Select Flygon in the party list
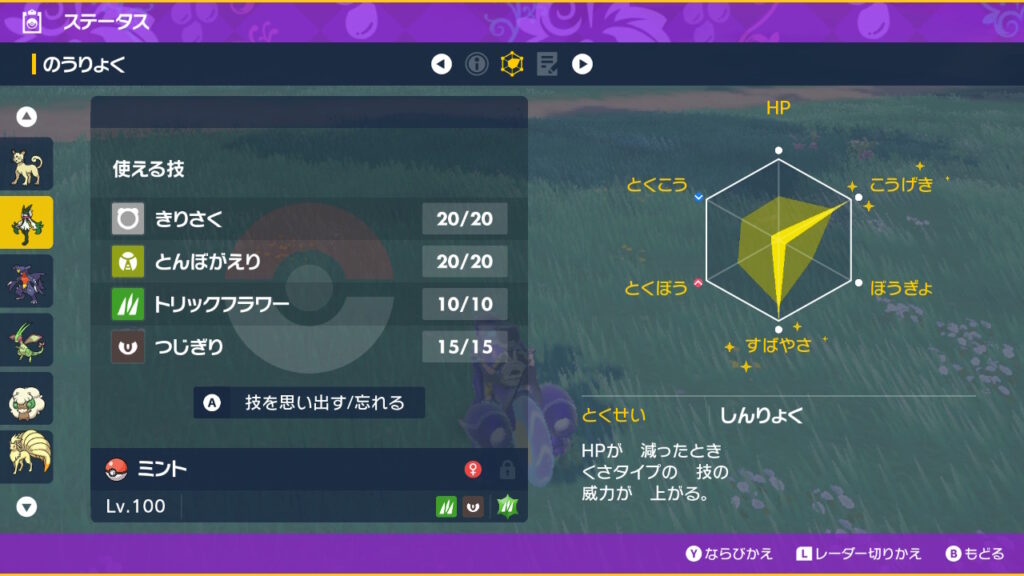Image resolution: width=1024 pixels, height=576 pixels. [27, 340]
